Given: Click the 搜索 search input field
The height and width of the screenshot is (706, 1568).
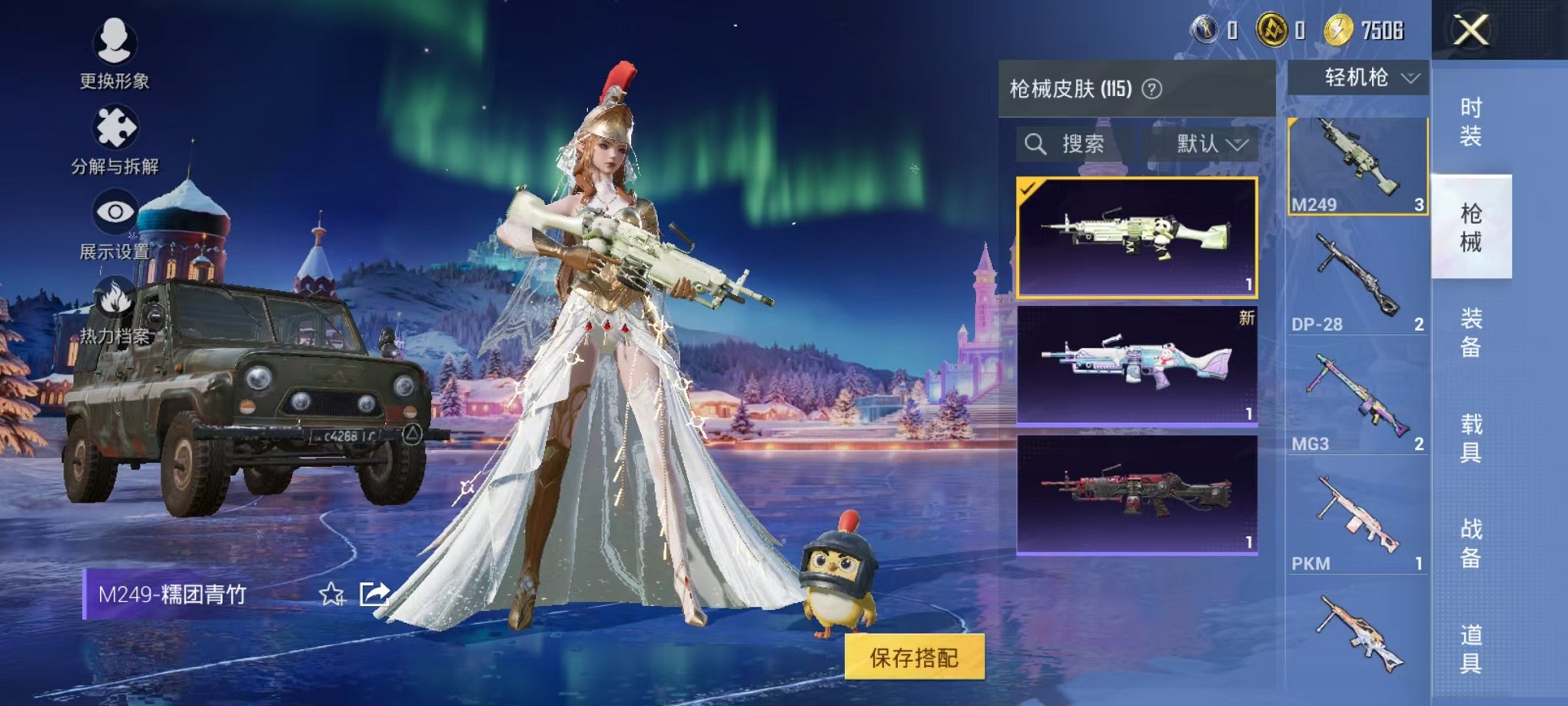Looking at the screenshot, I should [1082, 145].
